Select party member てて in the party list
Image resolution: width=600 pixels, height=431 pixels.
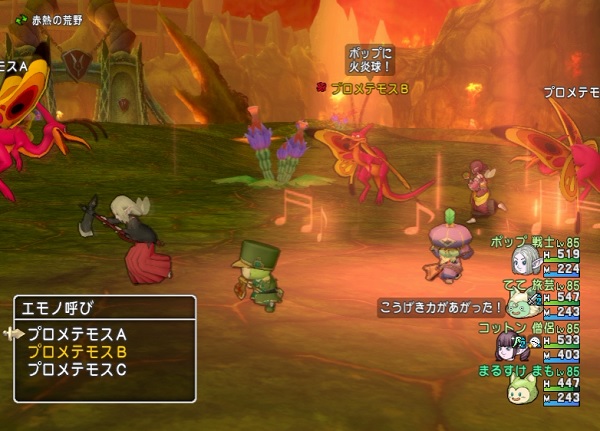pyautogui.click(x=535, y=298)
